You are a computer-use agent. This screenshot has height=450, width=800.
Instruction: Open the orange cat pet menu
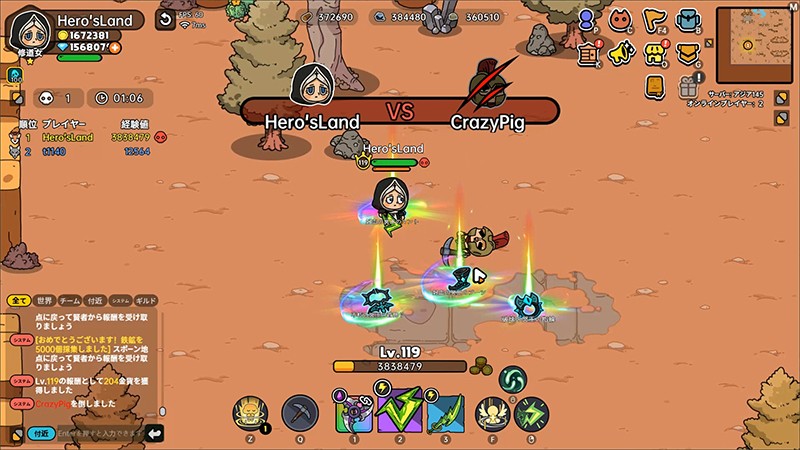[622, 20]
